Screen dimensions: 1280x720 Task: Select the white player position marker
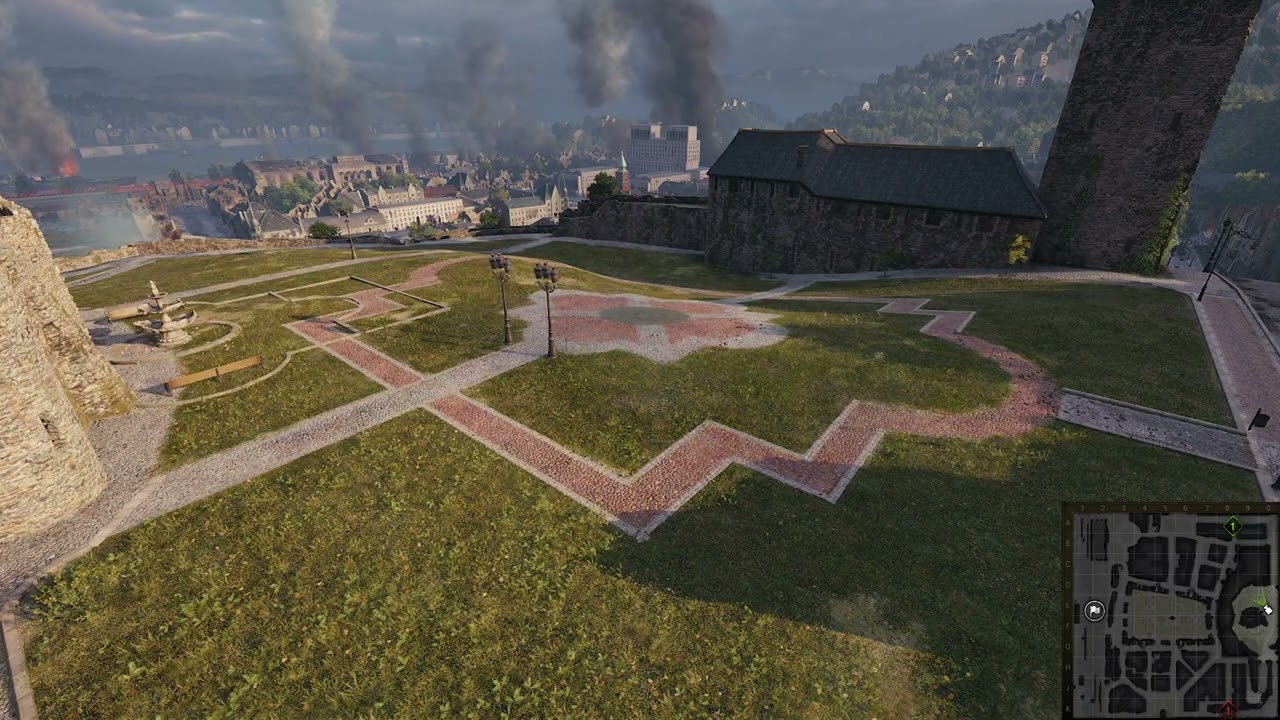[1266, 608]
